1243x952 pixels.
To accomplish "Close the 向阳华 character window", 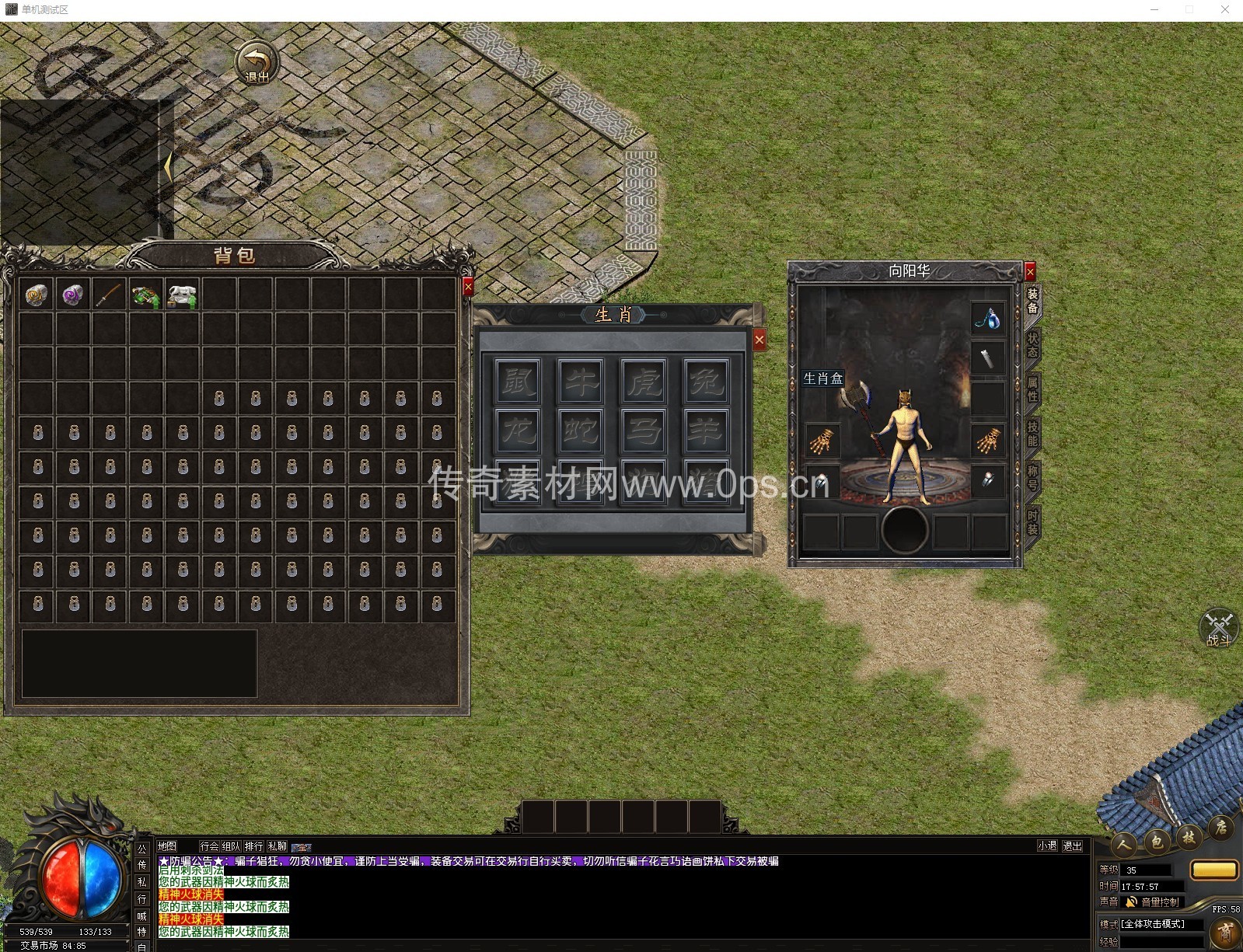I will tap(1030, 272).
